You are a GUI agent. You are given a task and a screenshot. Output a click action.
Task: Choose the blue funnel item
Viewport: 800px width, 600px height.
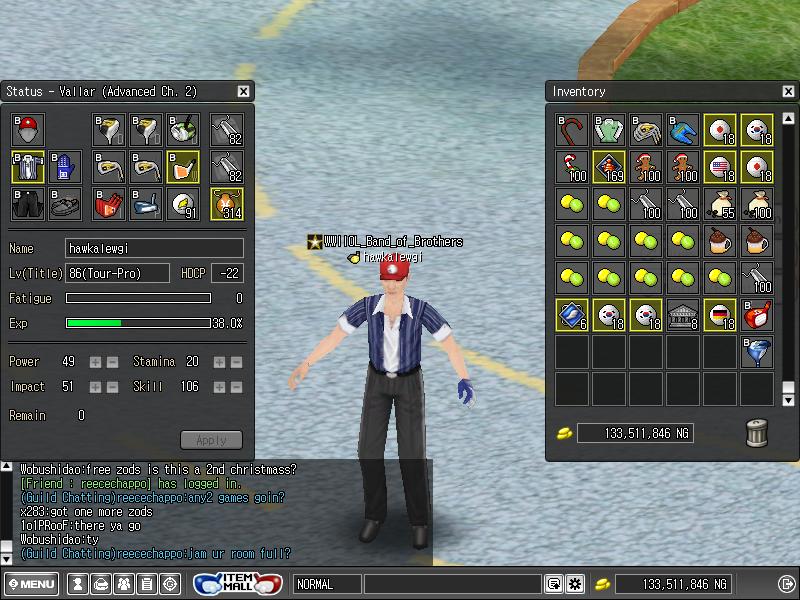click(757, 352)
